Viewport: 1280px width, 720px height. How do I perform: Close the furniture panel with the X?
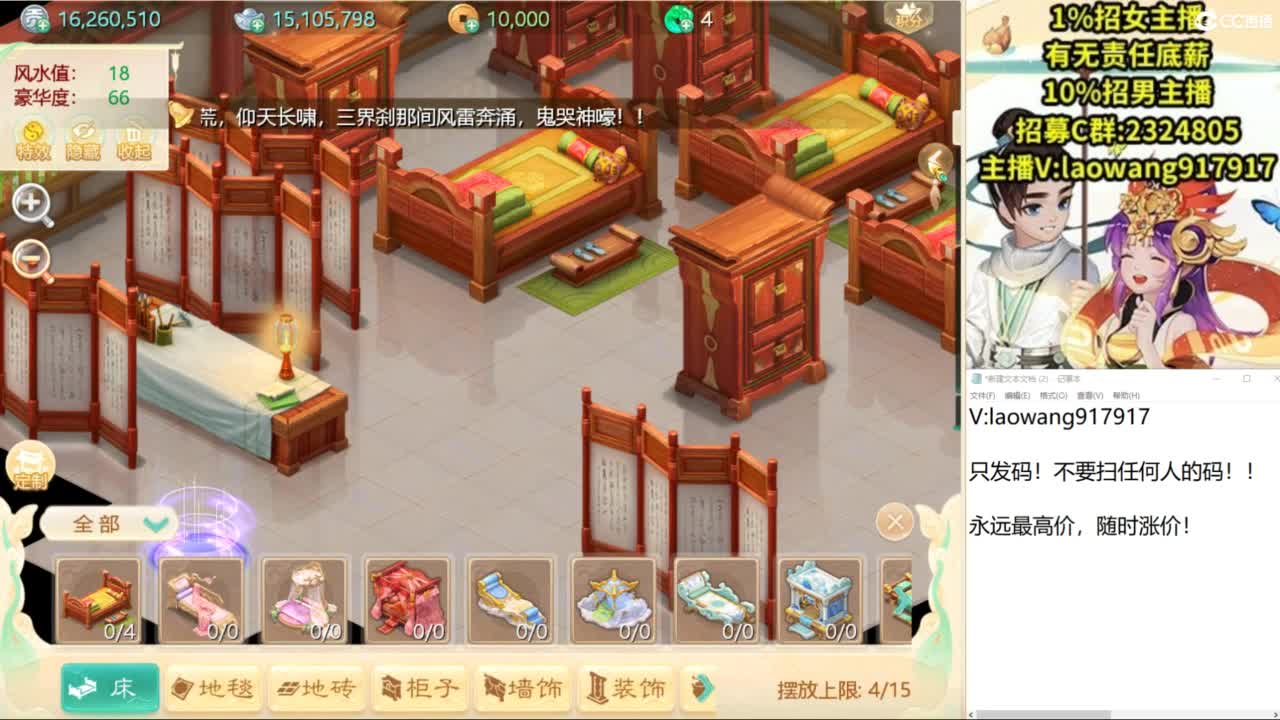[x=893, y=522]
